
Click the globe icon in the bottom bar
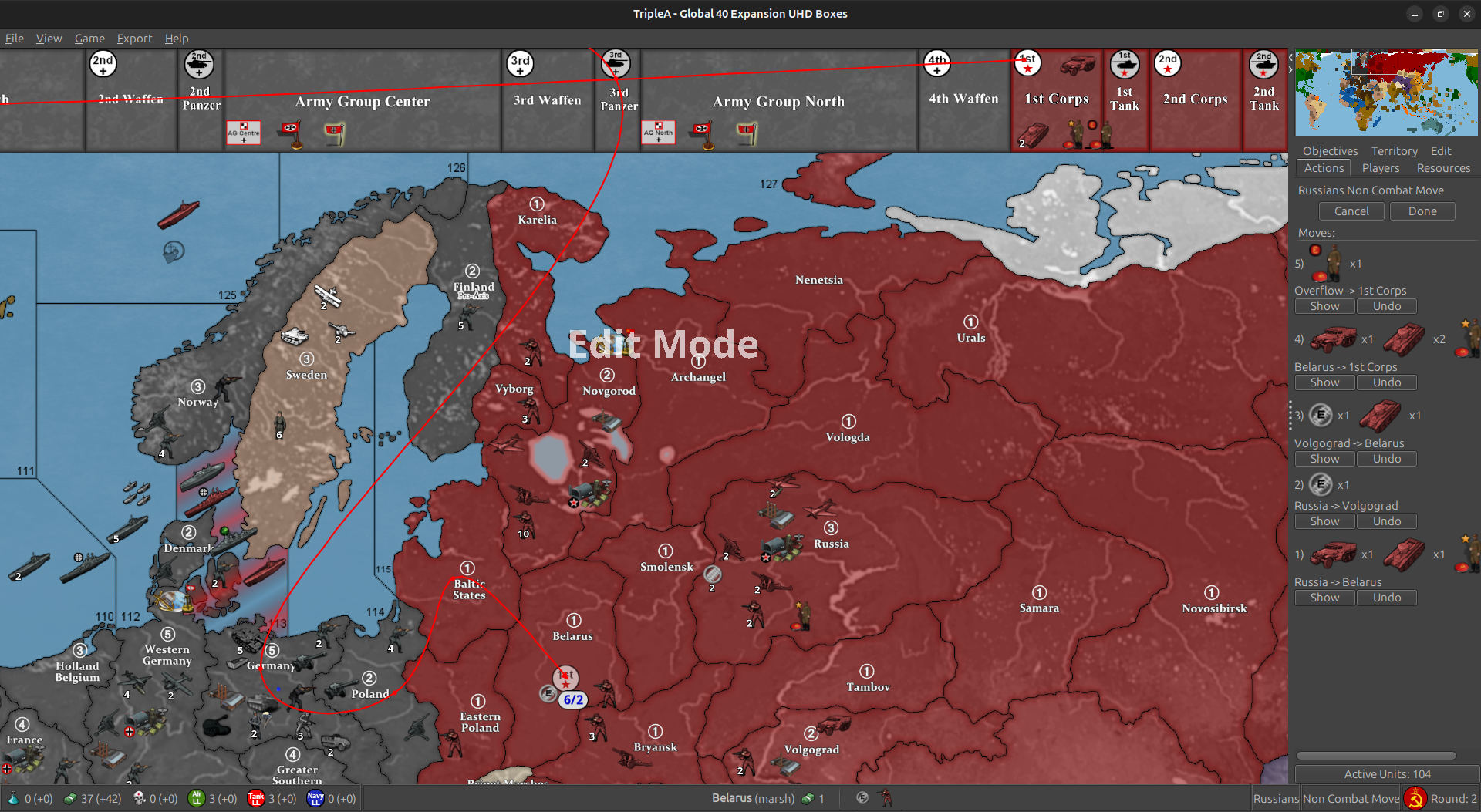862,798
